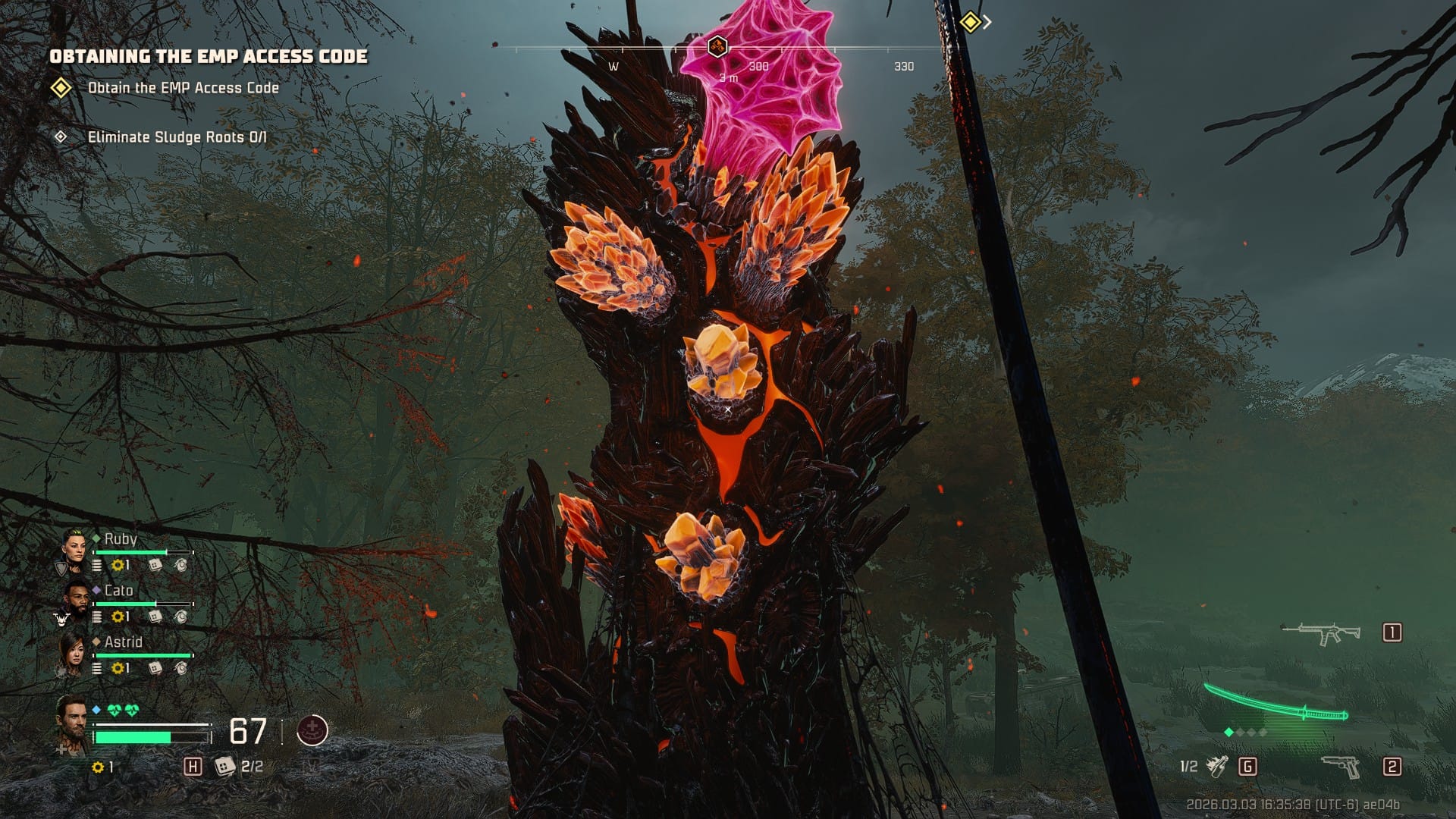Choose the pistol sidearm icon
Viewport: 1456px width, 819px height.
coord(1341,767)
